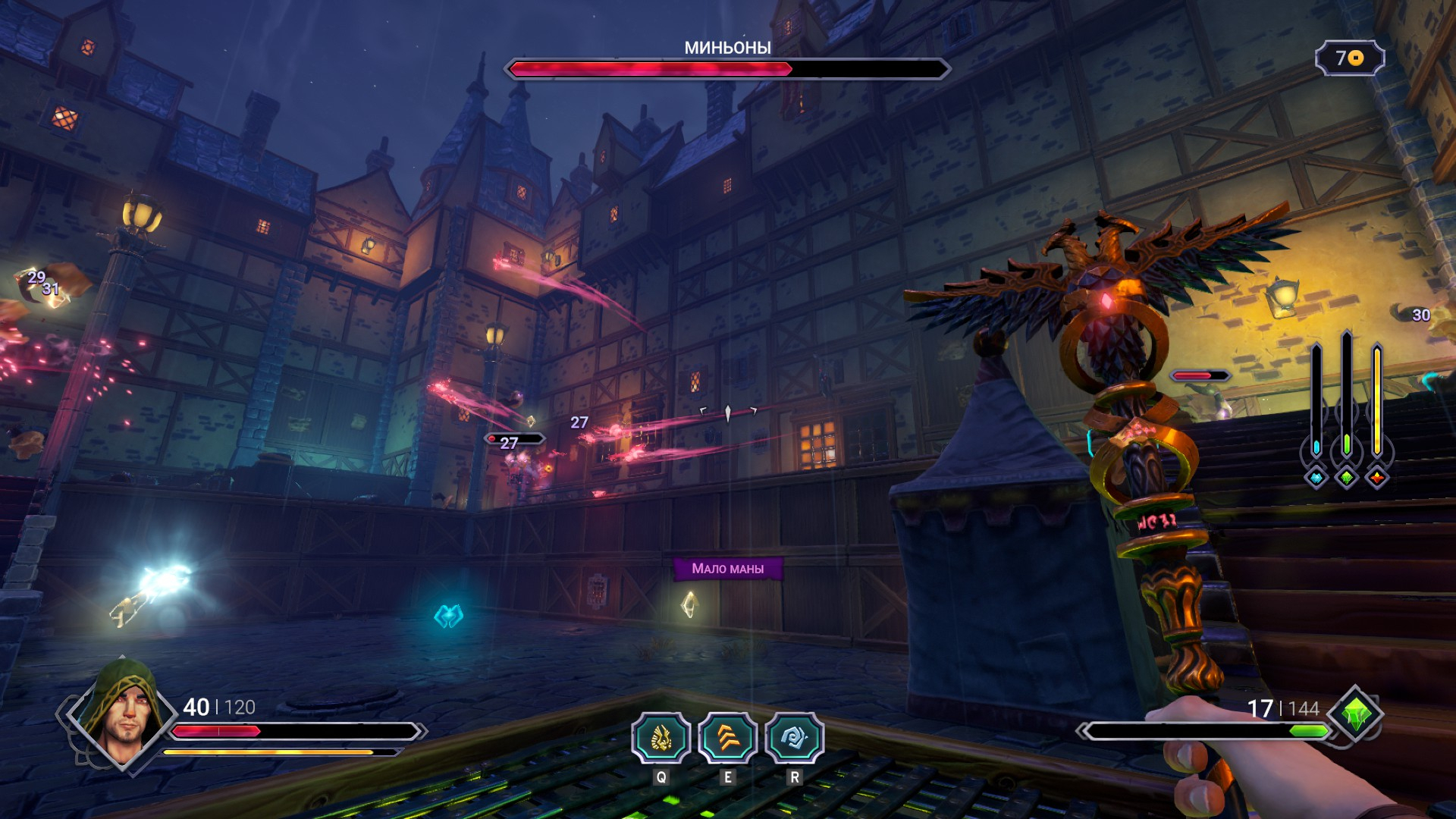The height and width of the screenshot is (819, 1456).
Task: Activate the golden winged ability
Action: click(661, 738)
